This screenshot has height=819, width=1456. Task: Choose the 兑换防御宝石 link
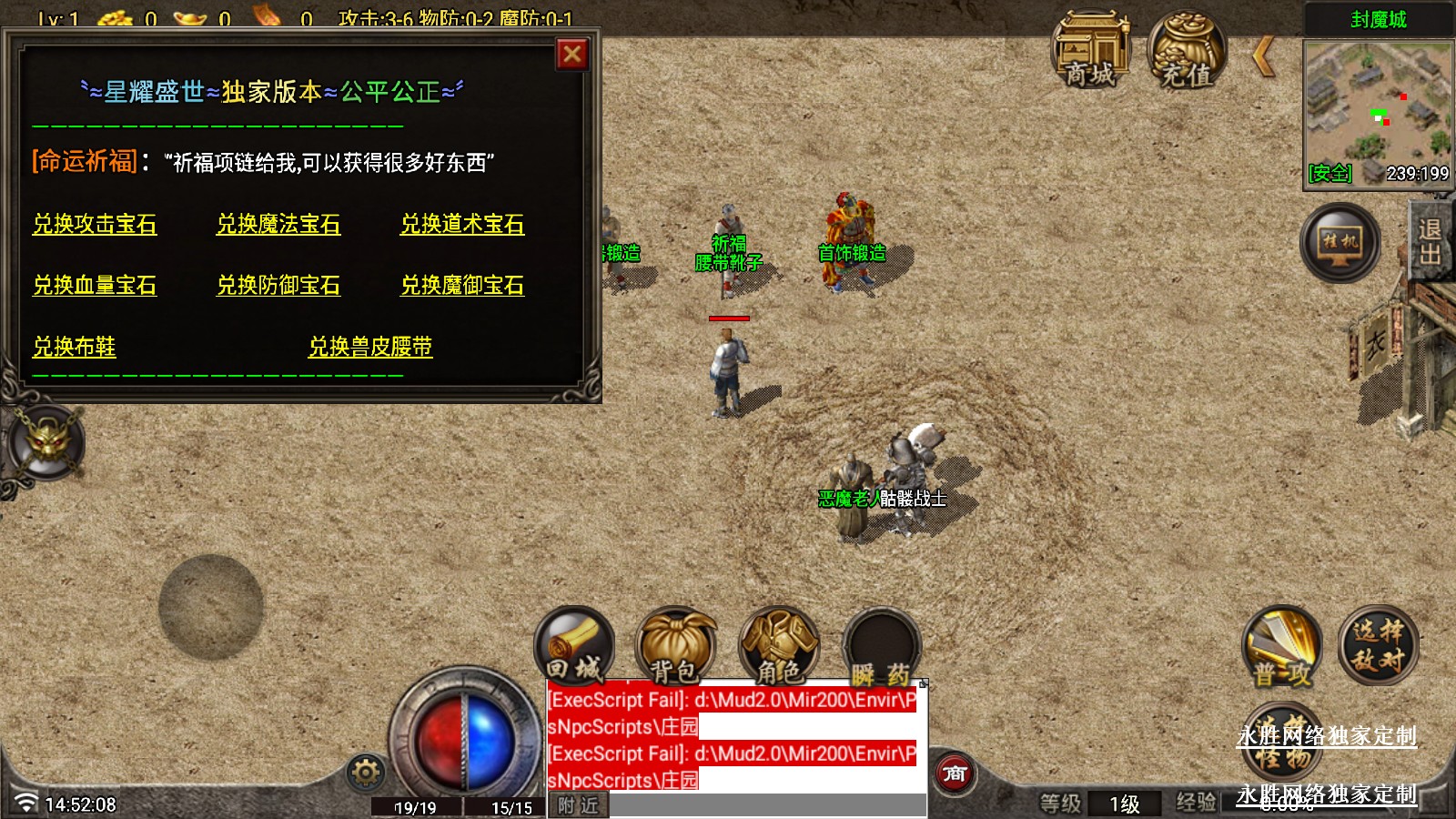pyautogui.click(x=278, y=286)
